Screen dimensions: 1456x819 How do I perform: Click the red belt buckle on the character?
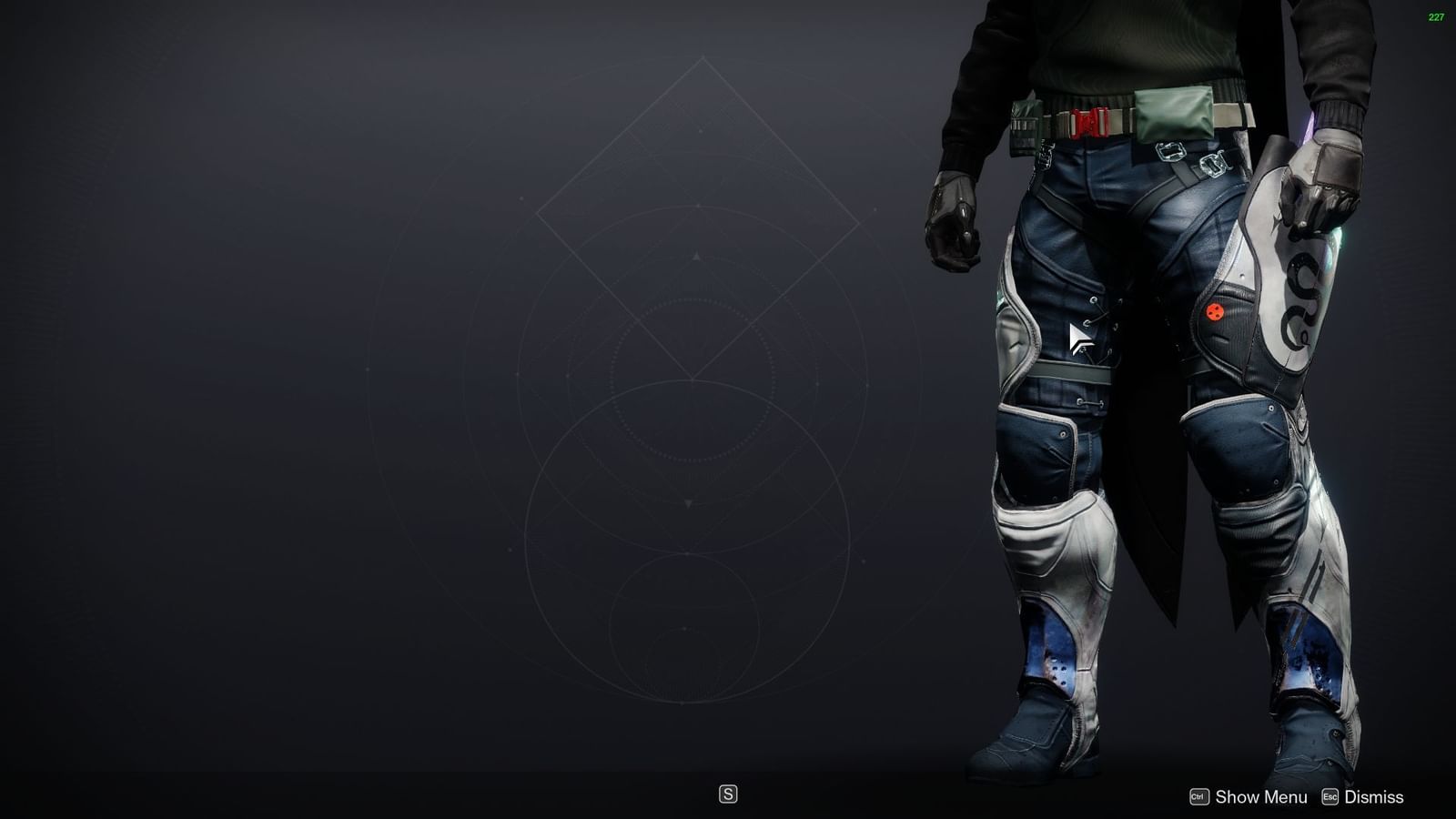coord(1088,121)
